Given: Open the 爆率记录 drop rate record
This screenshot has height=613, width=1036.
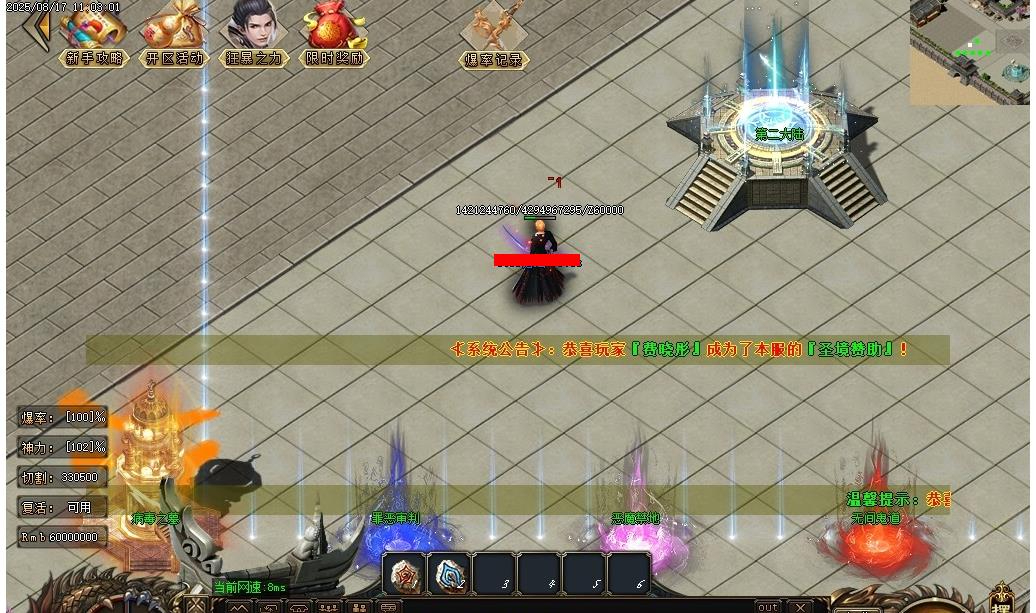Looking at the screenshot, I should tap(494, 34).
